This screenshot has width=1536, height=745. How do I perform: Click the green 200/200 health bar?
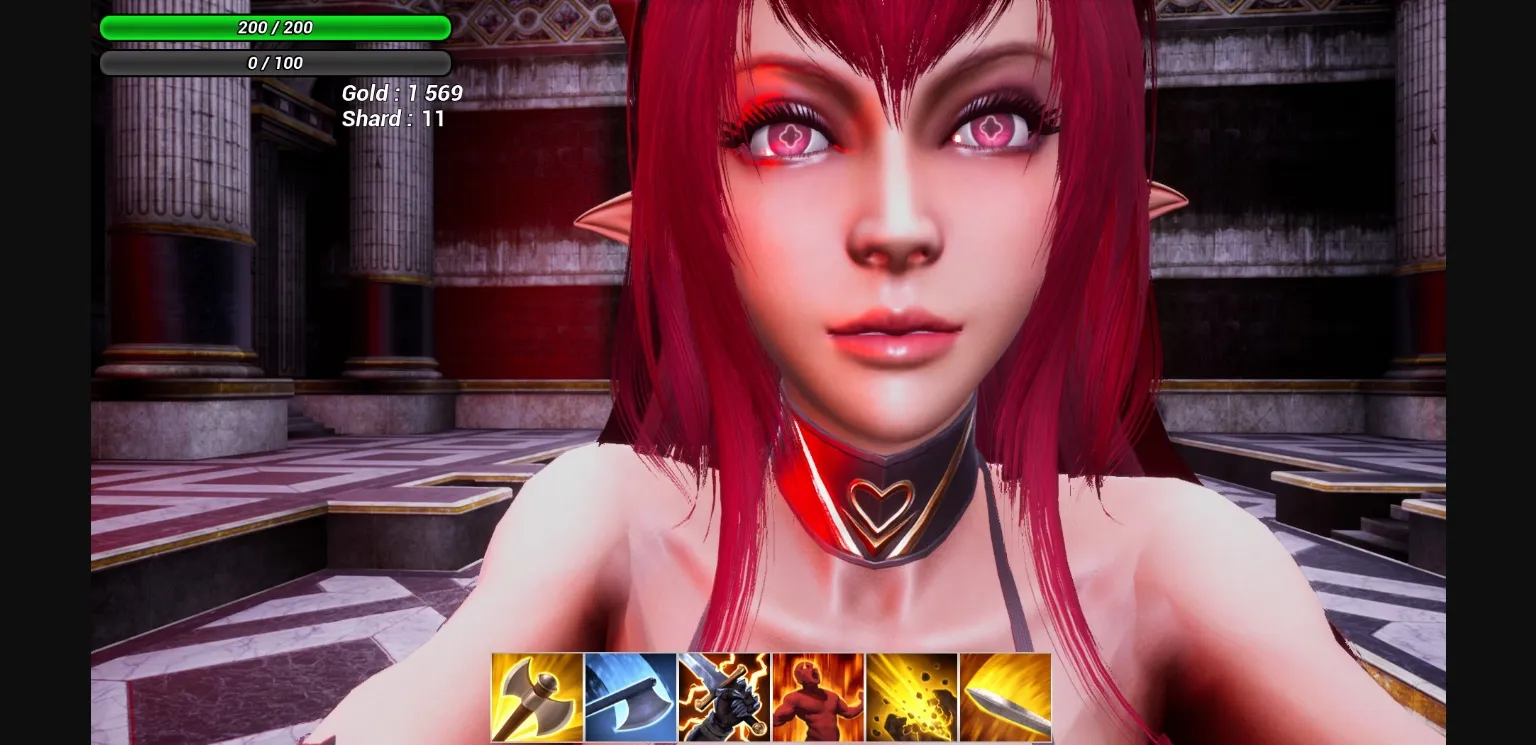(275, 28)
